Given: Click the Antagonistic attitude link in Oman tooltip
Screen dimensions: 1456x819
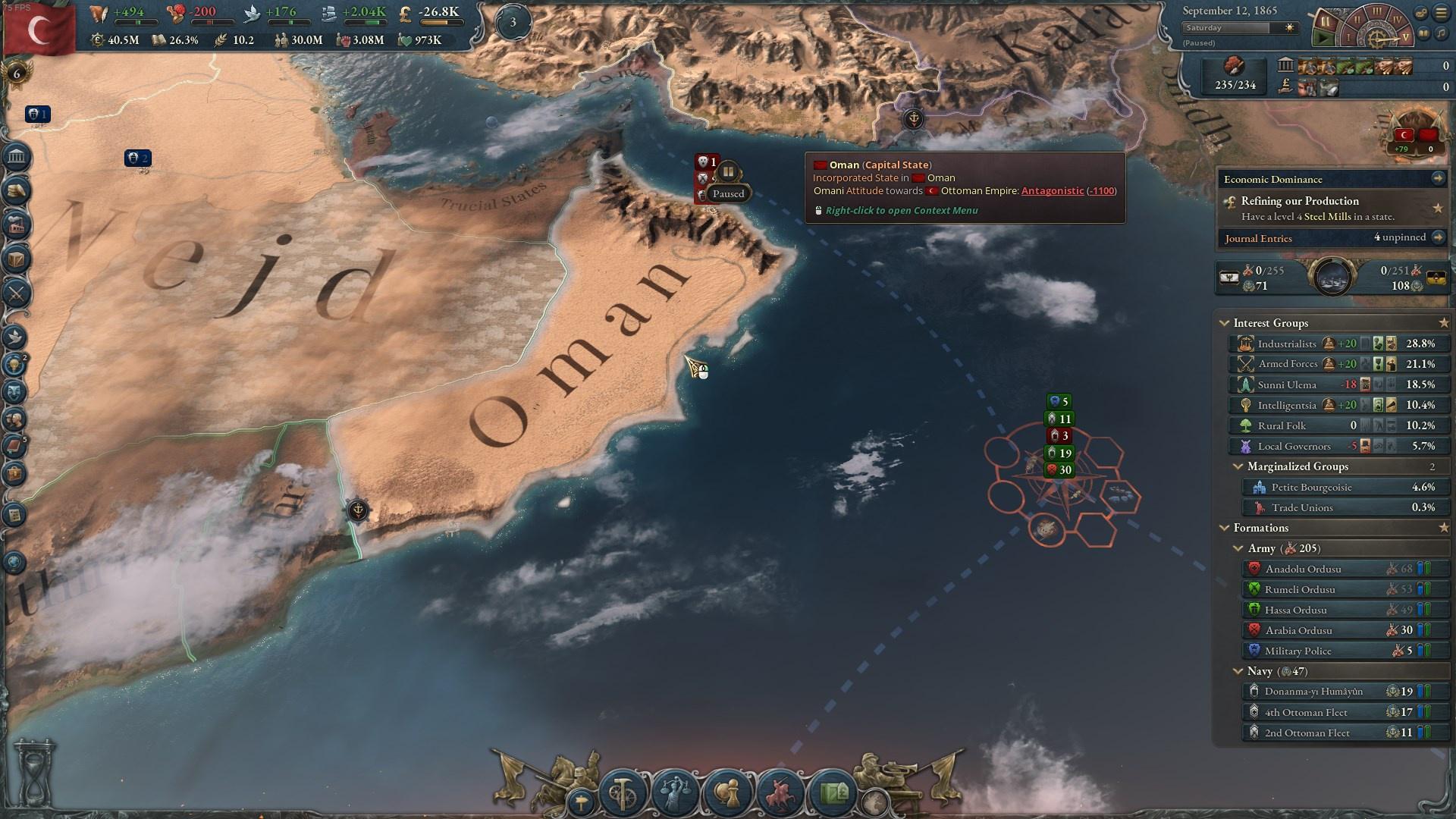Looking at the screenshot, I should tap(1053, 190).
